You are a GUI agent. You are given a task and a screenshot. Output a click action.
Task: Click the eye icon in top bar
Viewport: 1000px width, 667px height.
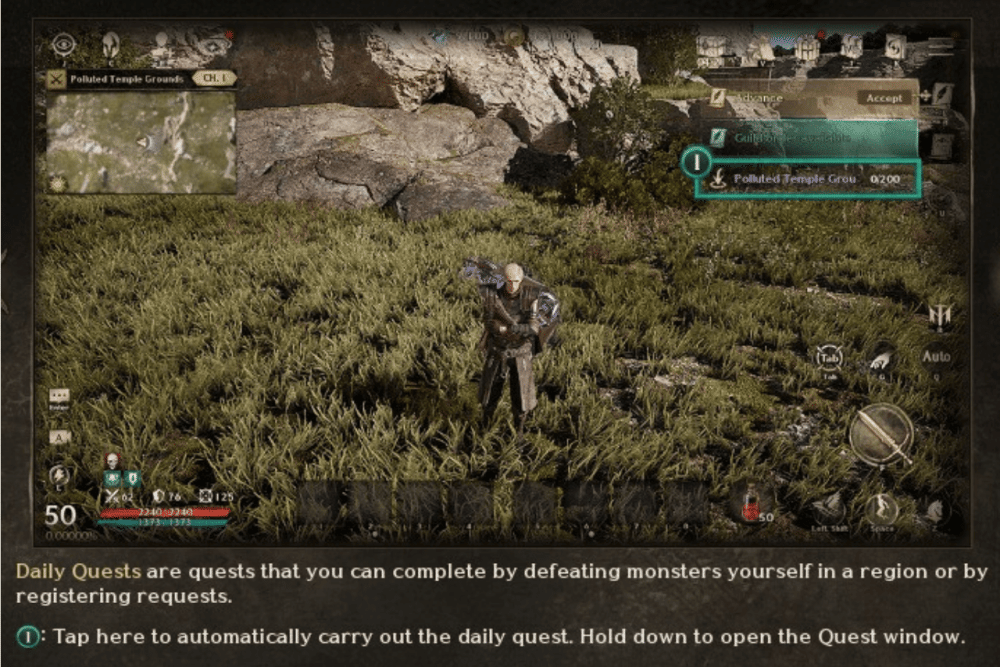[65, 43]
